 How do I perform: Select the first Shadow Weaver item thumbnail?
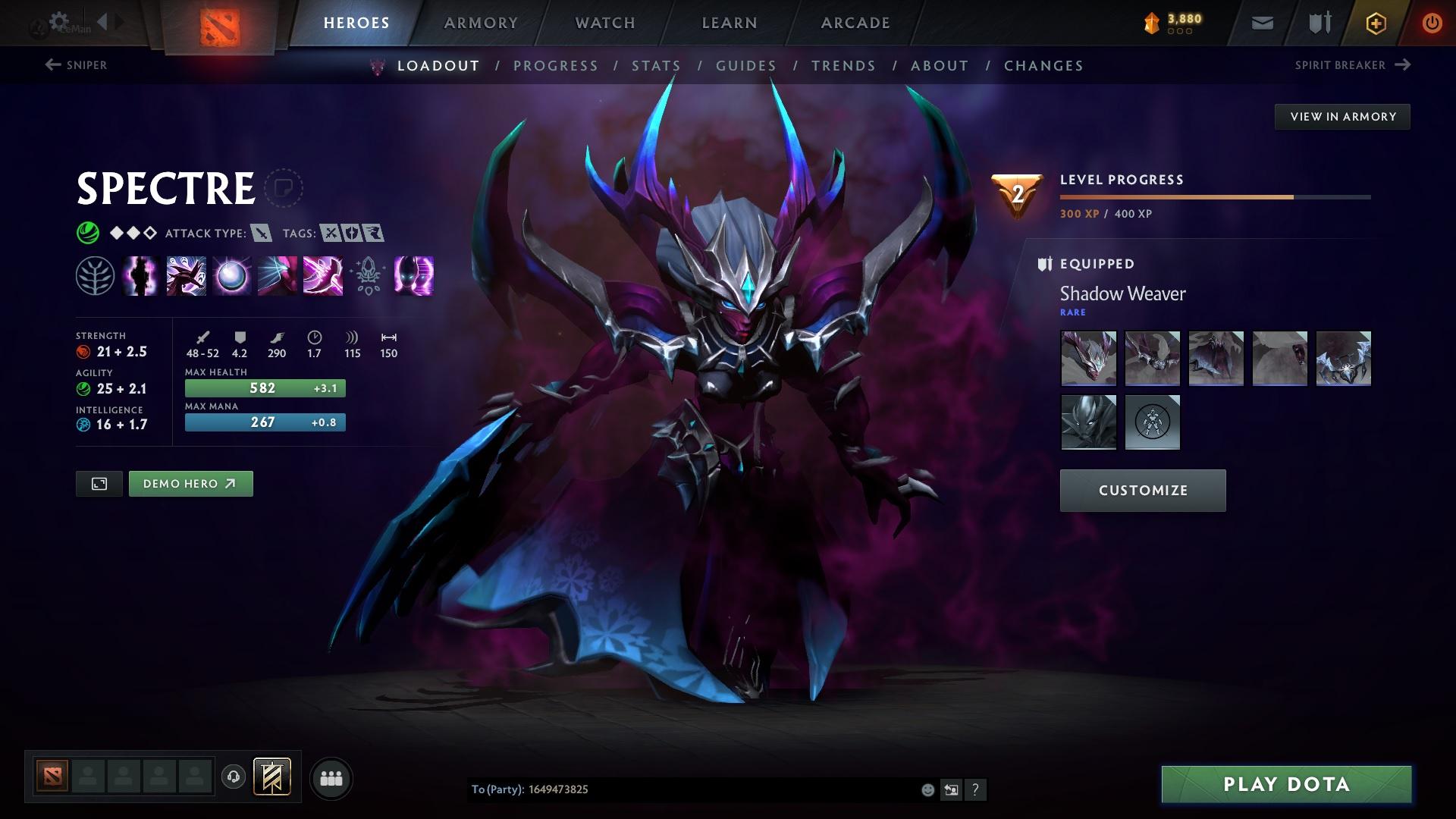pyautogui.click(x=1088, y=359)
